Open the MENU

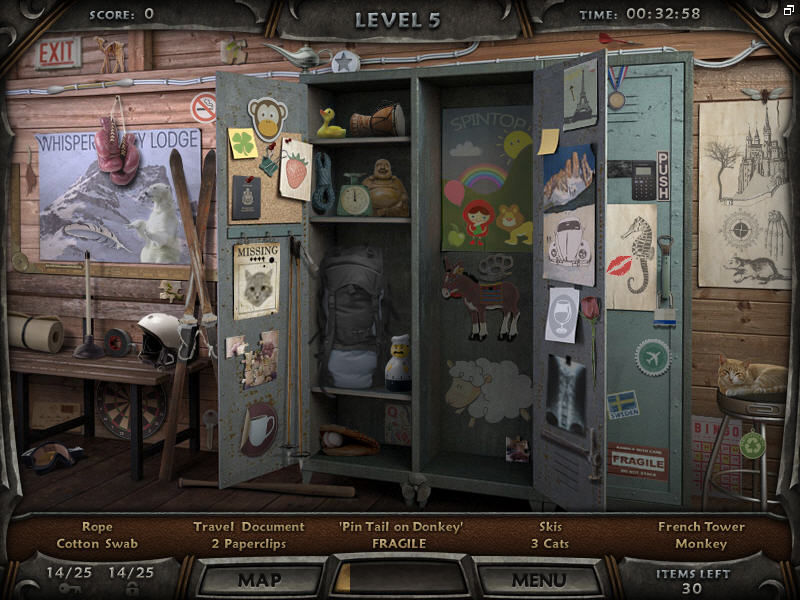click(539, 579)
